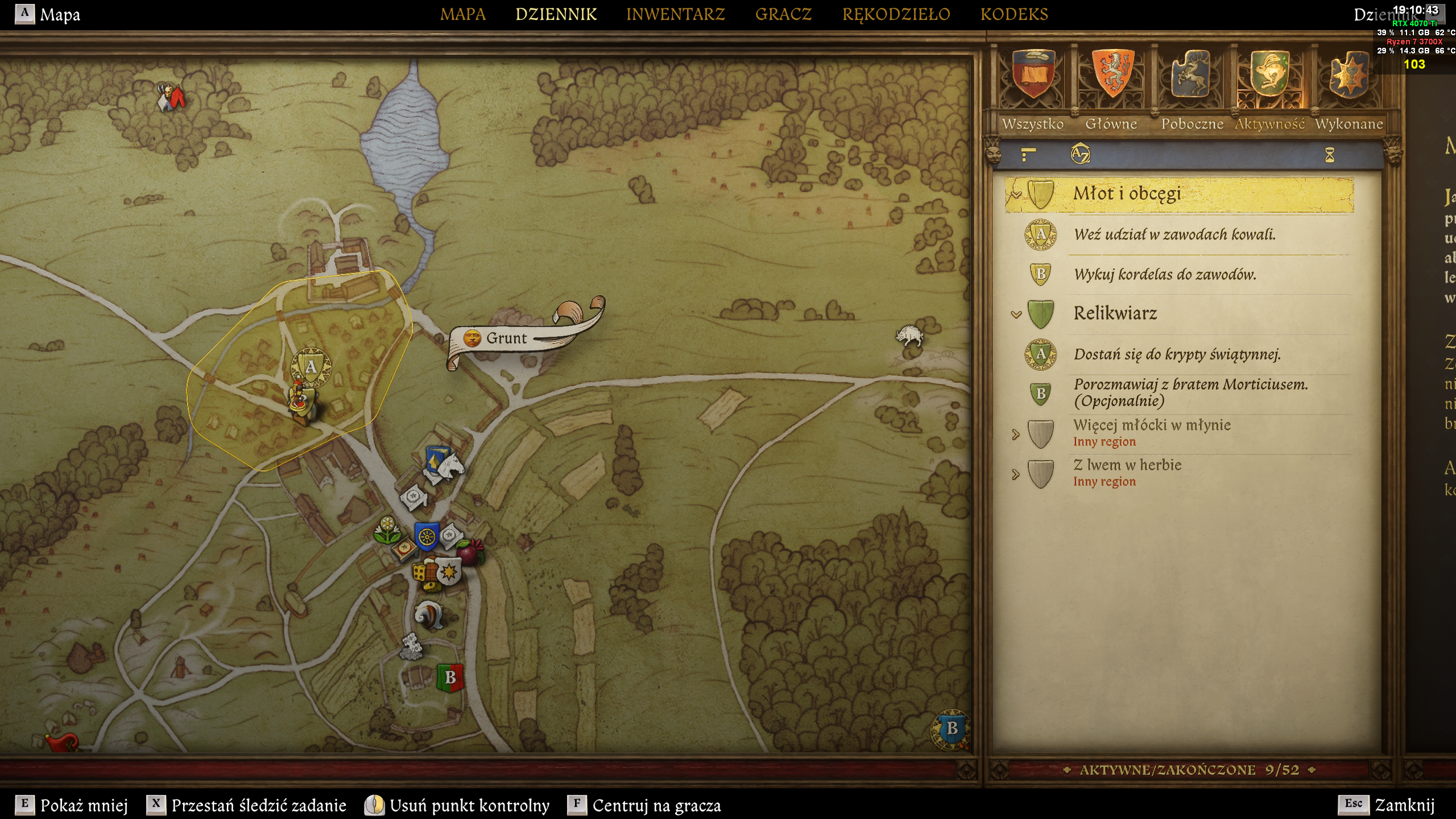The width and height of the screenshot is (1456, 819).
Task: Choose objective Wykuj kordelas do zawodów
Action: (x=1165, y=275)
